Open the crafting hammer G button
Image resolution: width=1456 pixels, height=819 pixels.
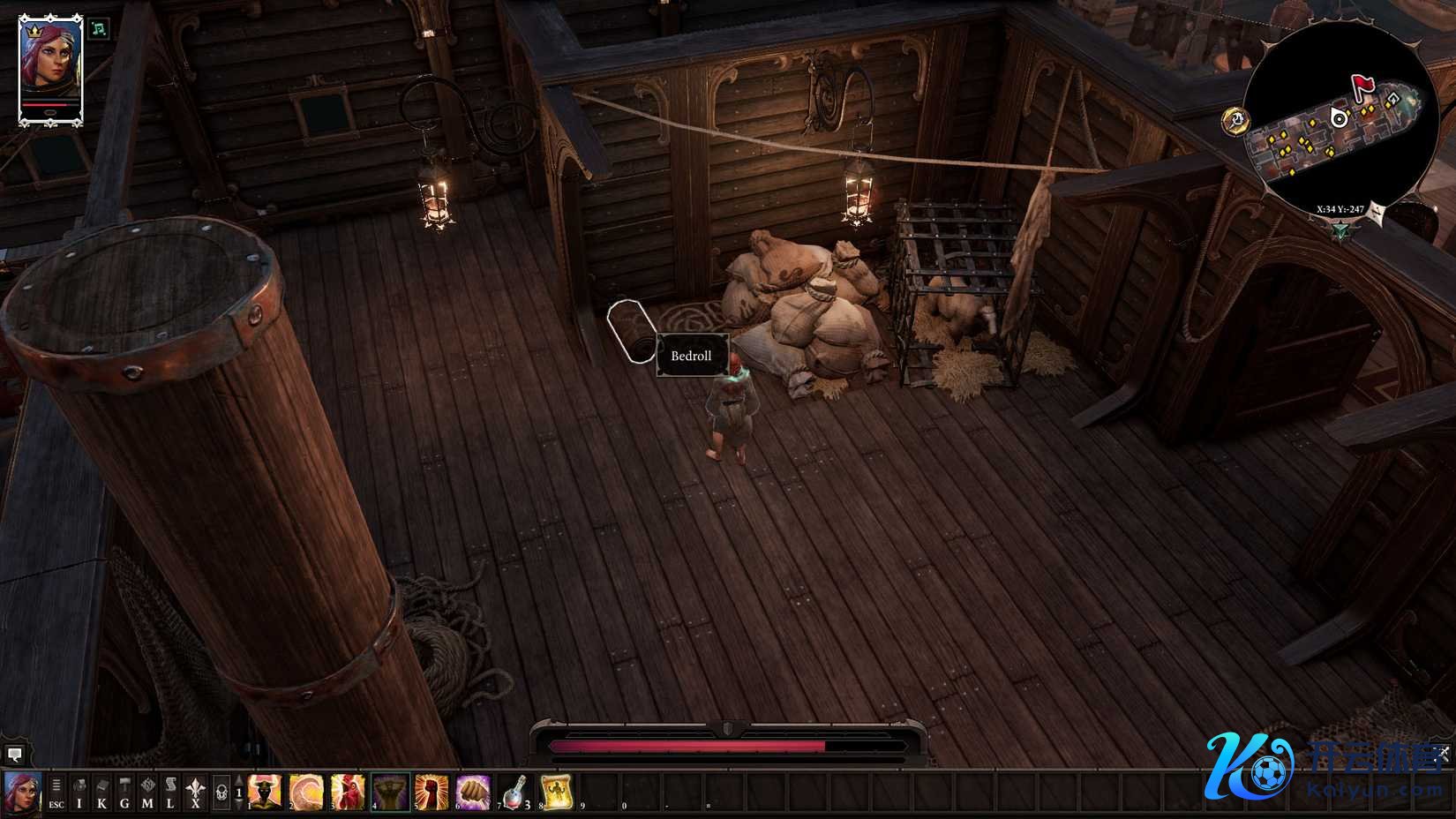125,792
